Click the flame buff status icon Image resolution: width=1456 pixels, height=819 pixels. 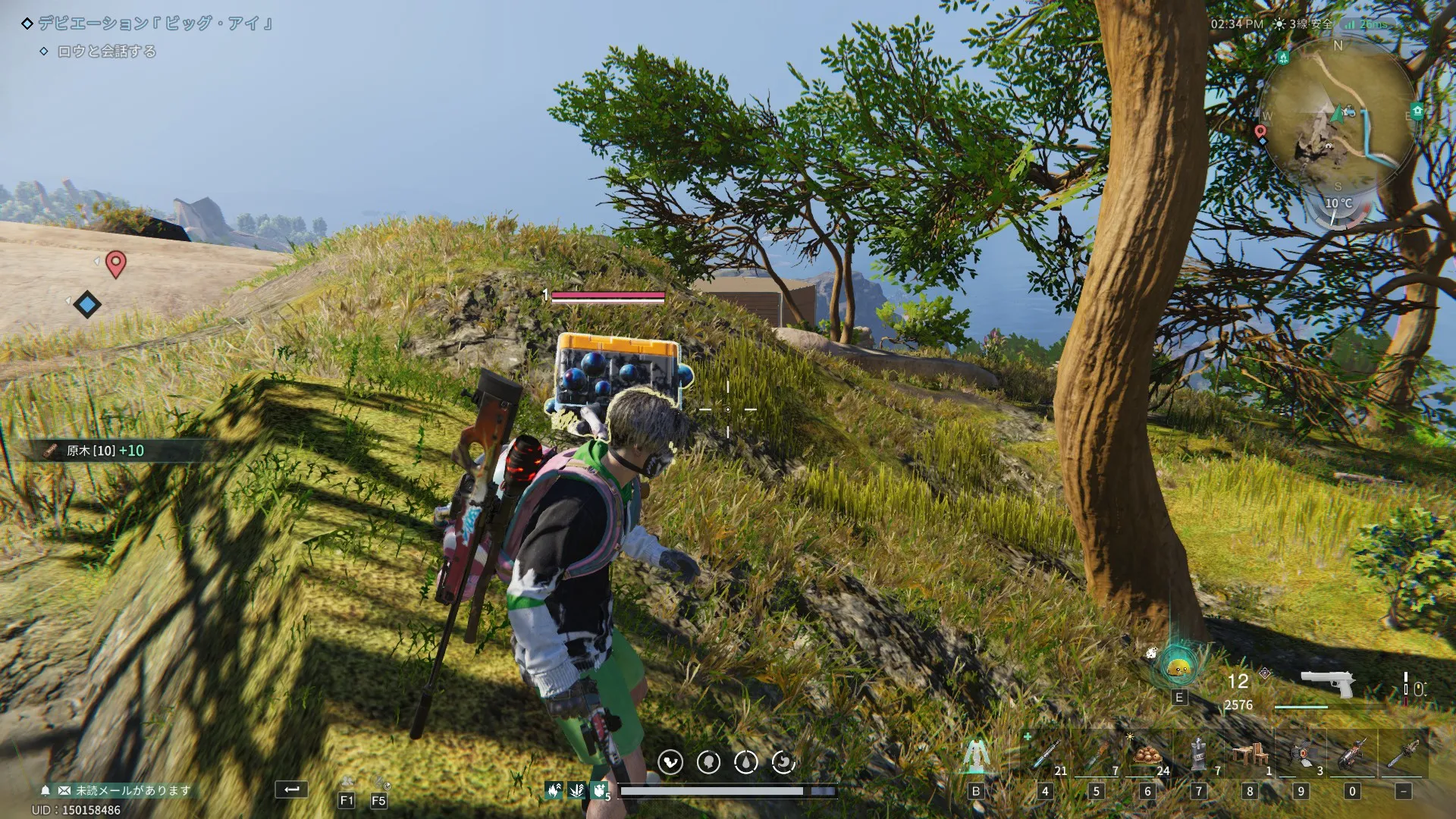pos(554,791)
